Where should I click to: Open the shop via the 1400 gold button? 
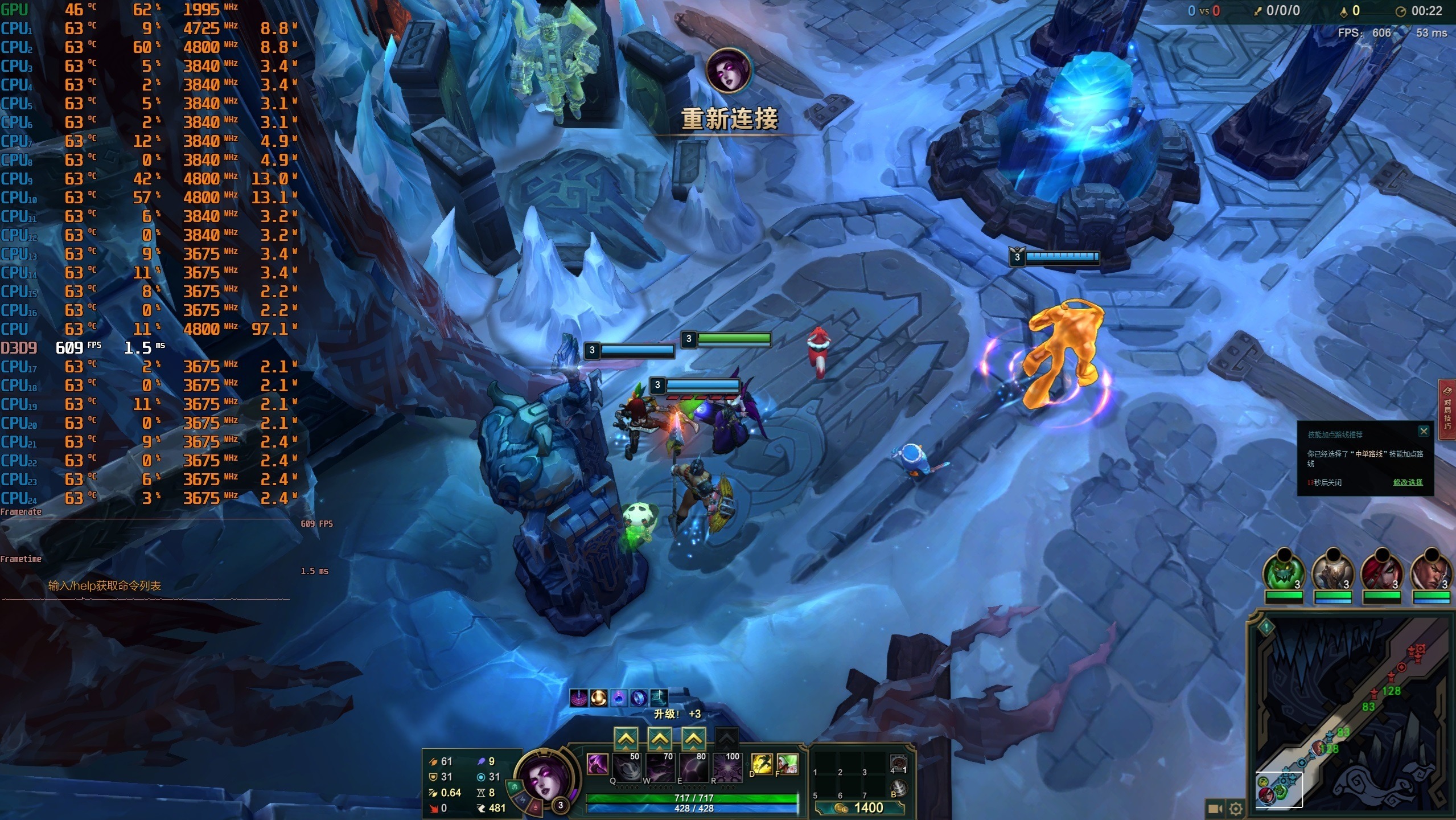[859, 807]
